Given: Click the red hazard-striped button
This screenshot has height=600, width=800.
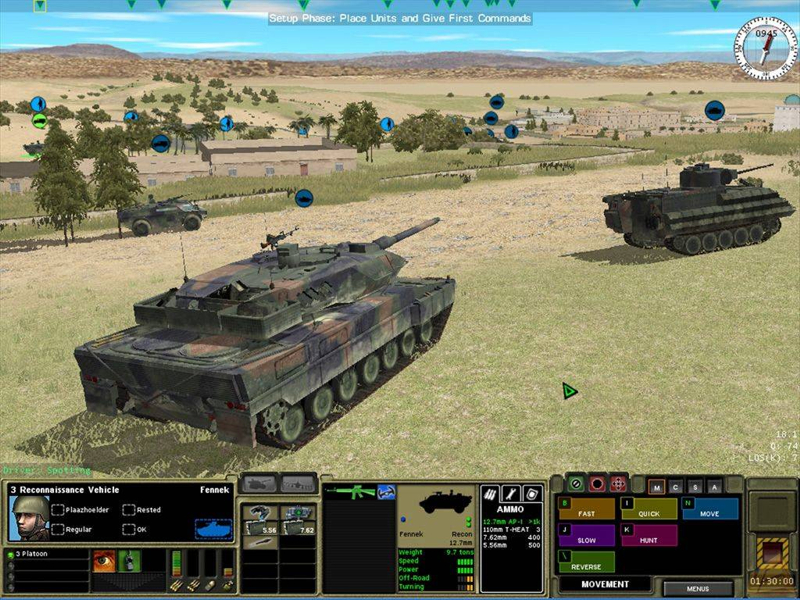Looking at the screenshot, I should coord(771,551).
